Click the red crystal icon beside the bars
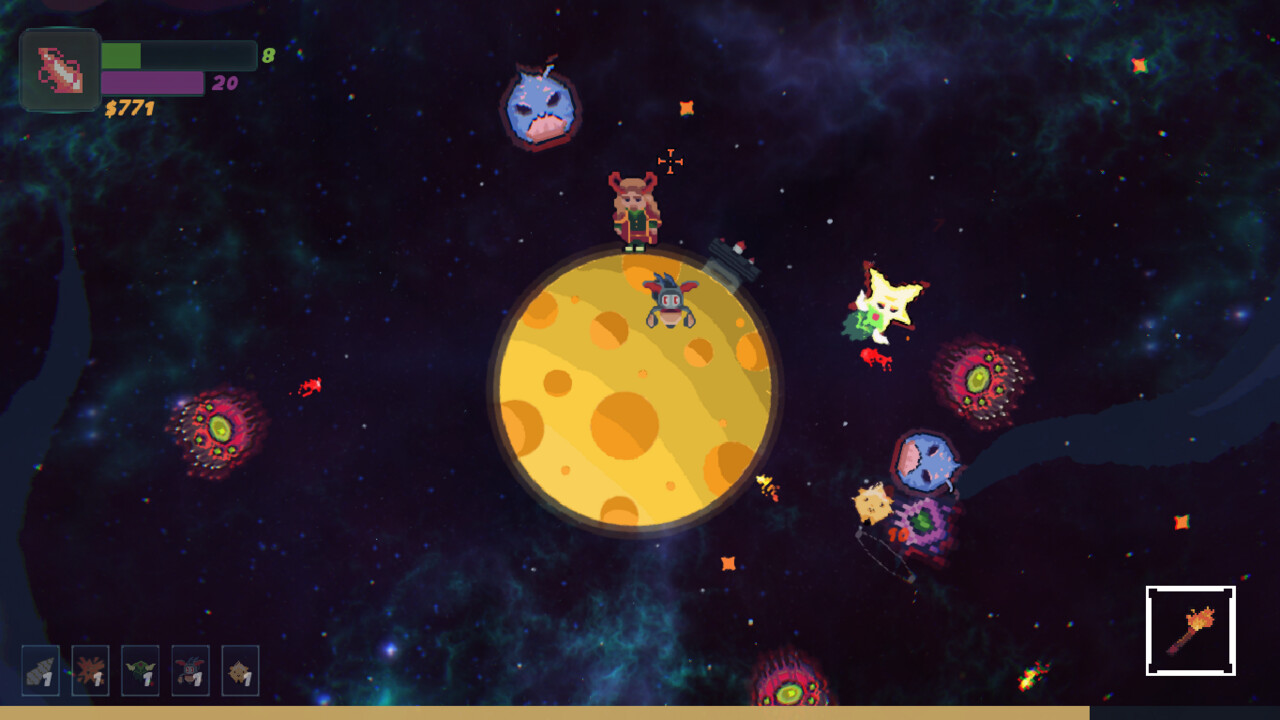This screenshot has width=1280, height=720. (x=60, y=70)
